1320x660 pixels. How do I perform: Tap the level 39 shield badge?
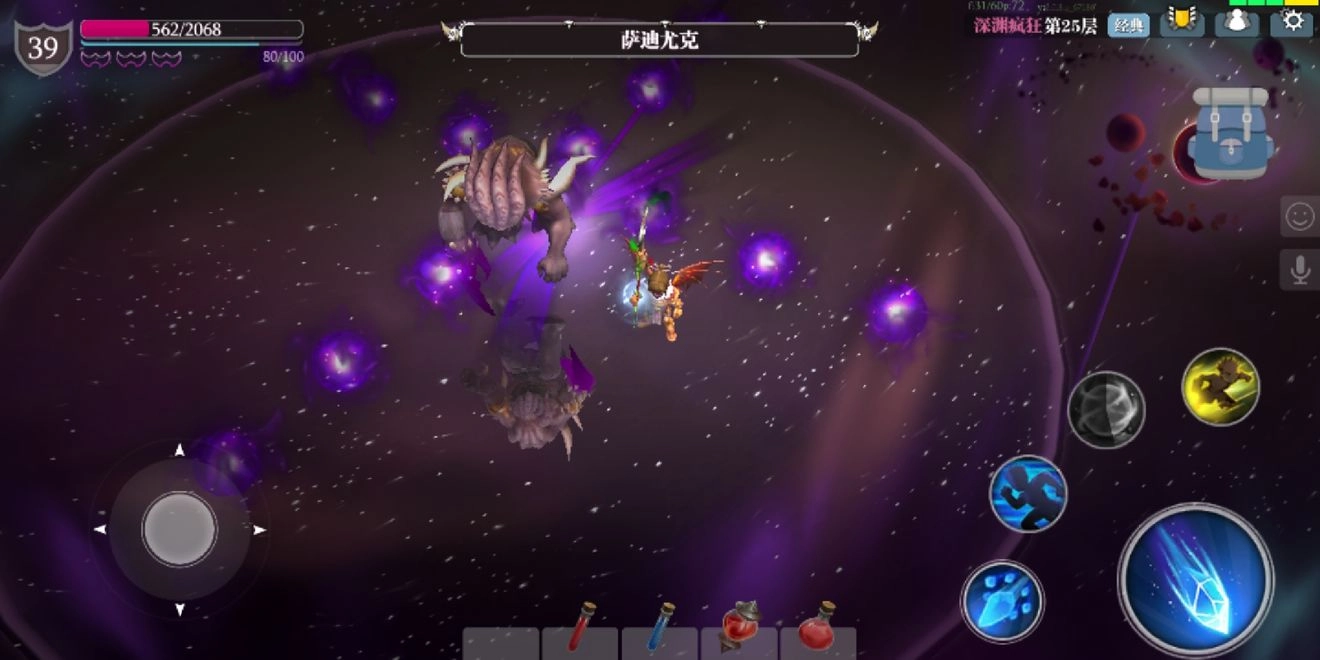[43, 46]
